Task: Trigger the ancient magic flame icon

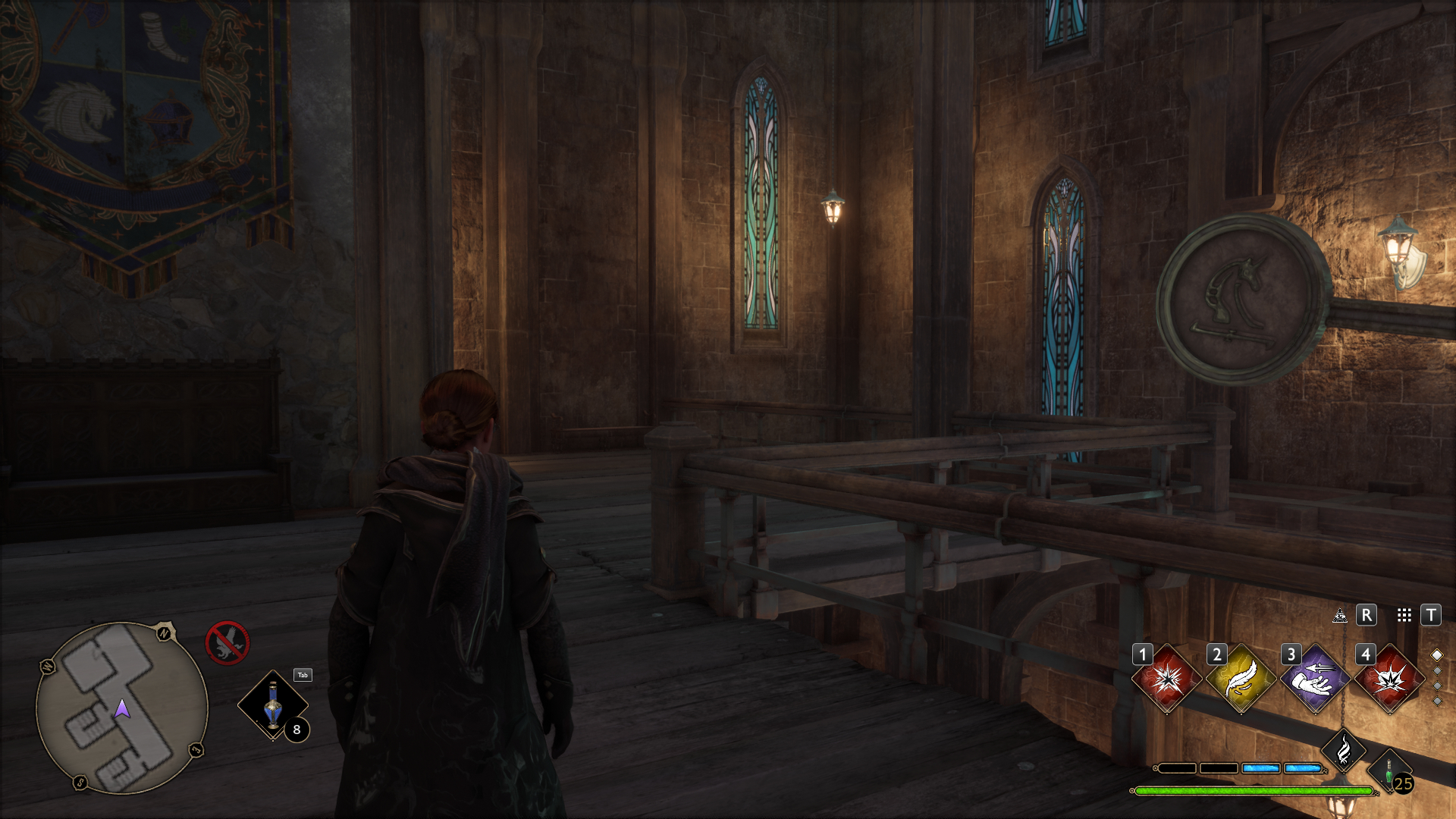Action: pyautogui.click(x=1343, y=751)
